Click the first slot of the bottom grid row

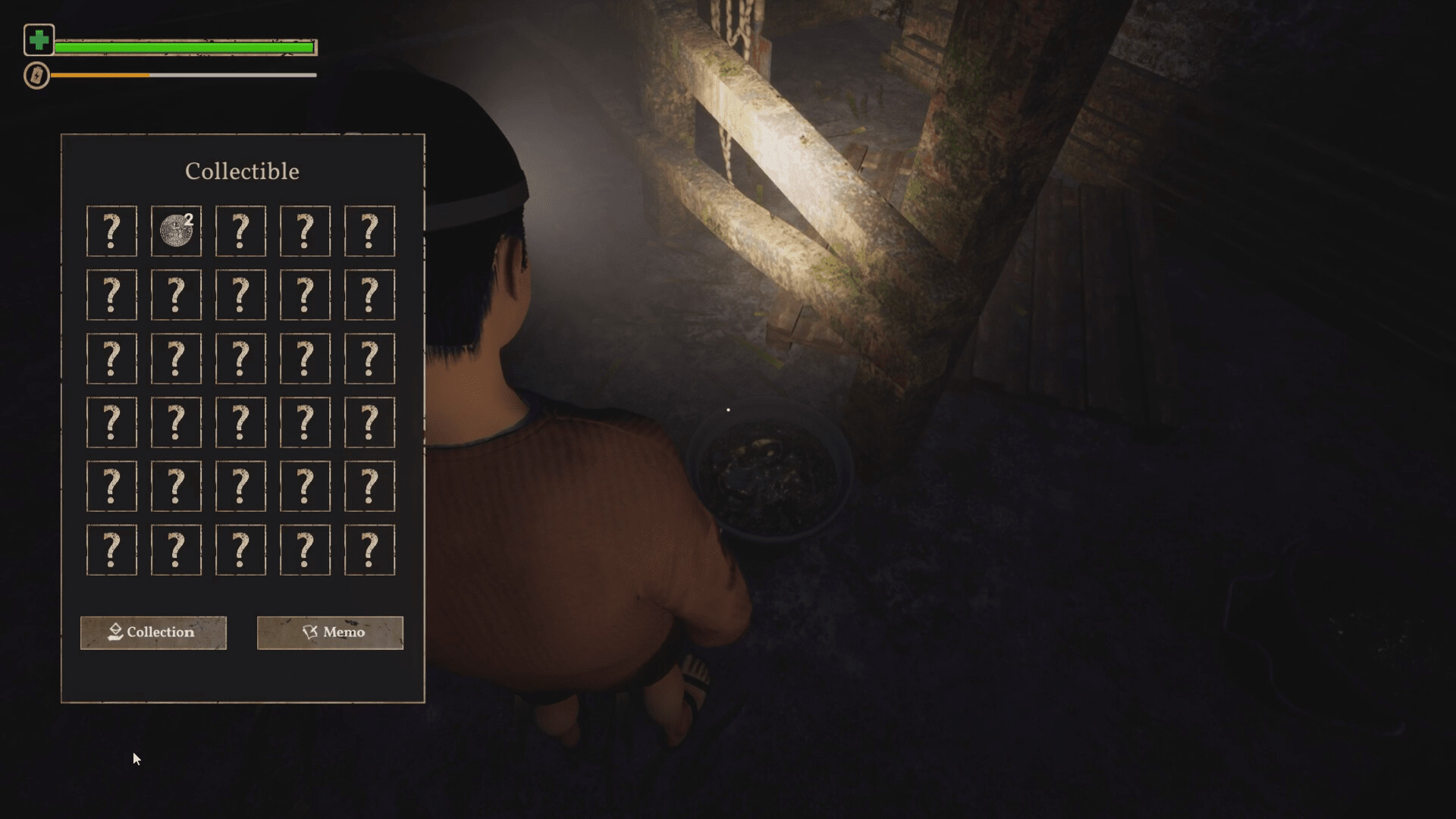coord(111,549)
